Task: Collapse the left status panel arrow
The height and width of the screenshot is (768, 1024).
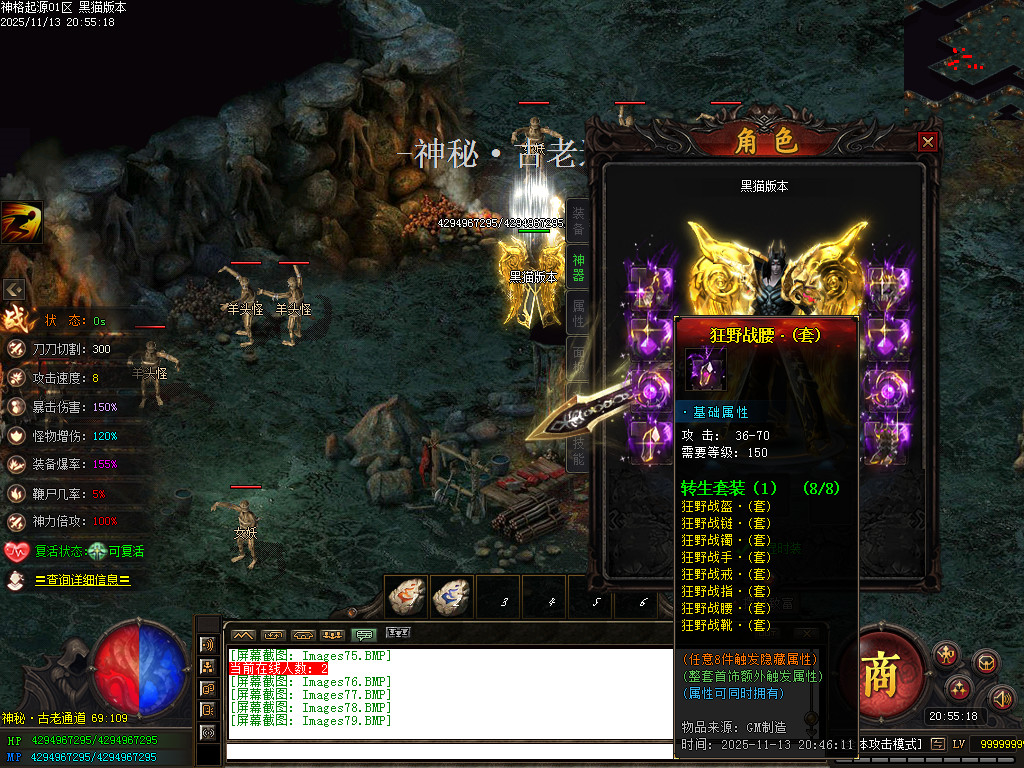Action: click(x=14, y=289)
